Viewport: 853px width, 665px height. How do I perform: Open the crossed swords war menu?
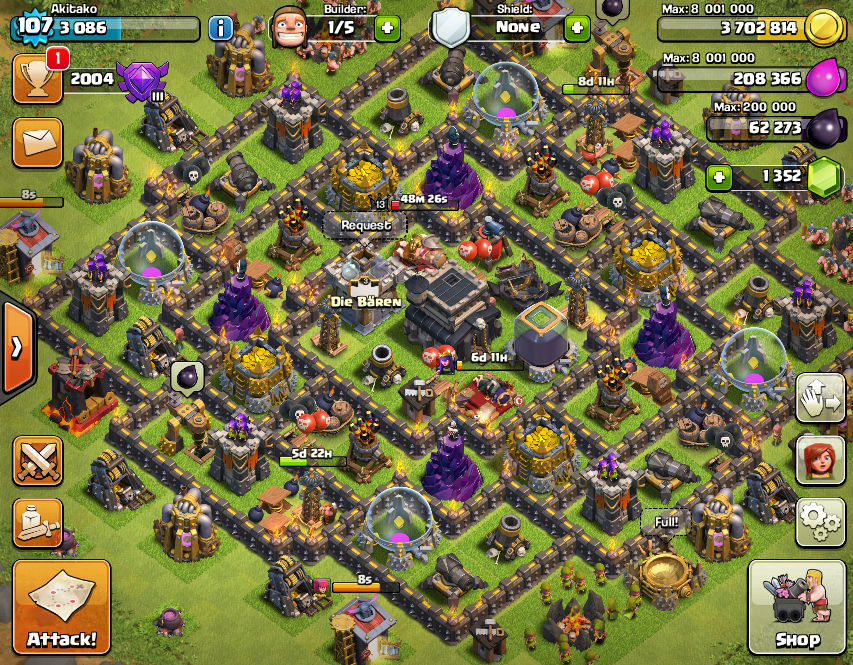[x=37, y=461]
